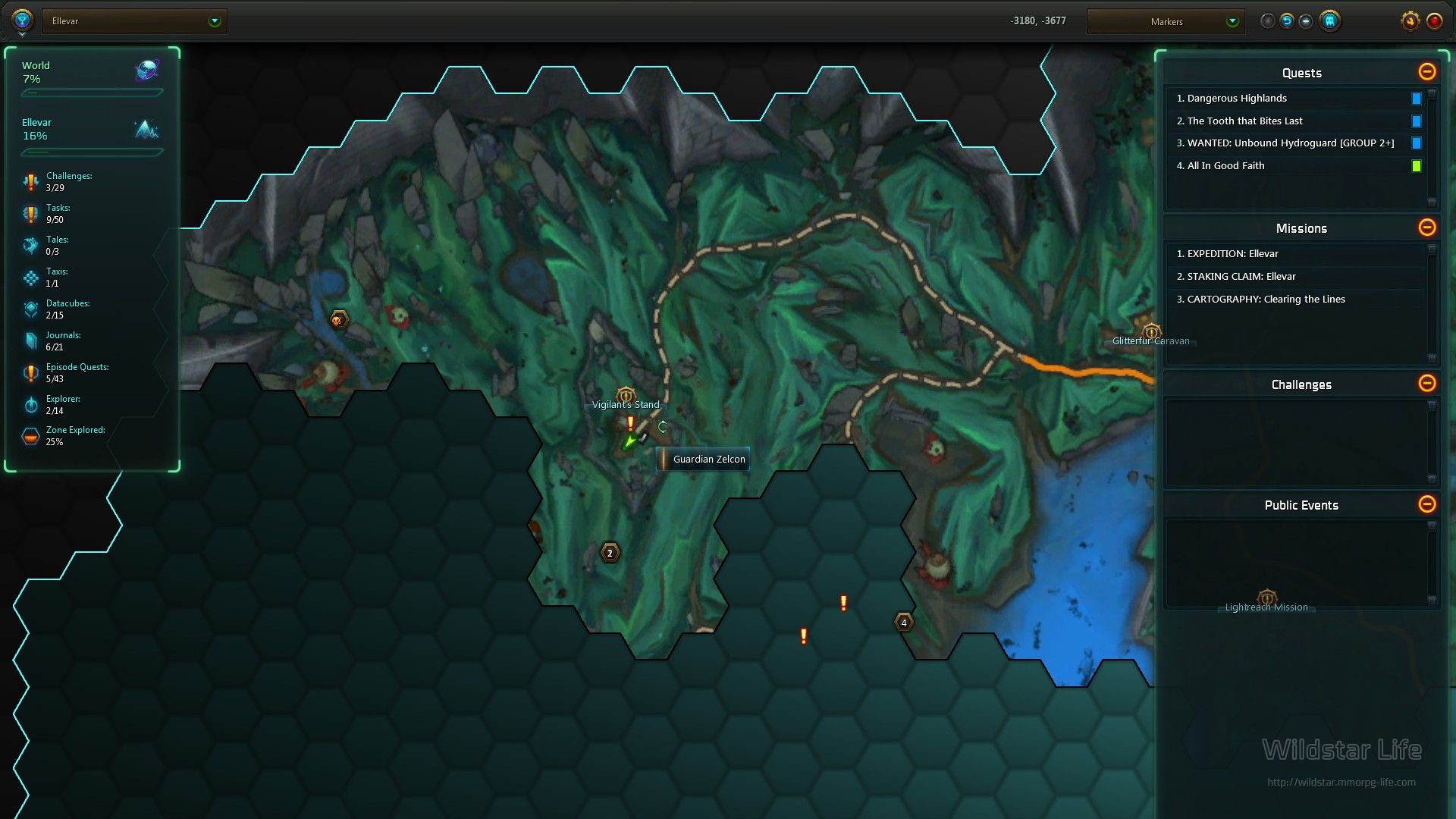Open the Markers filter dropdown

coord(1232,21)
